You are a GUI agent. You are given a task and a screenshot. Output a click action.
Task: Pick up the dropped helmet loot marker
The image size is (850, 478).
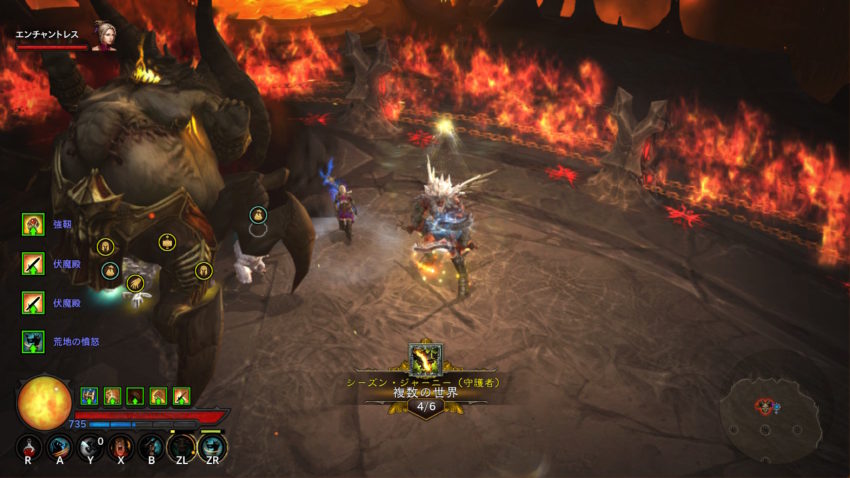point(104,247)
